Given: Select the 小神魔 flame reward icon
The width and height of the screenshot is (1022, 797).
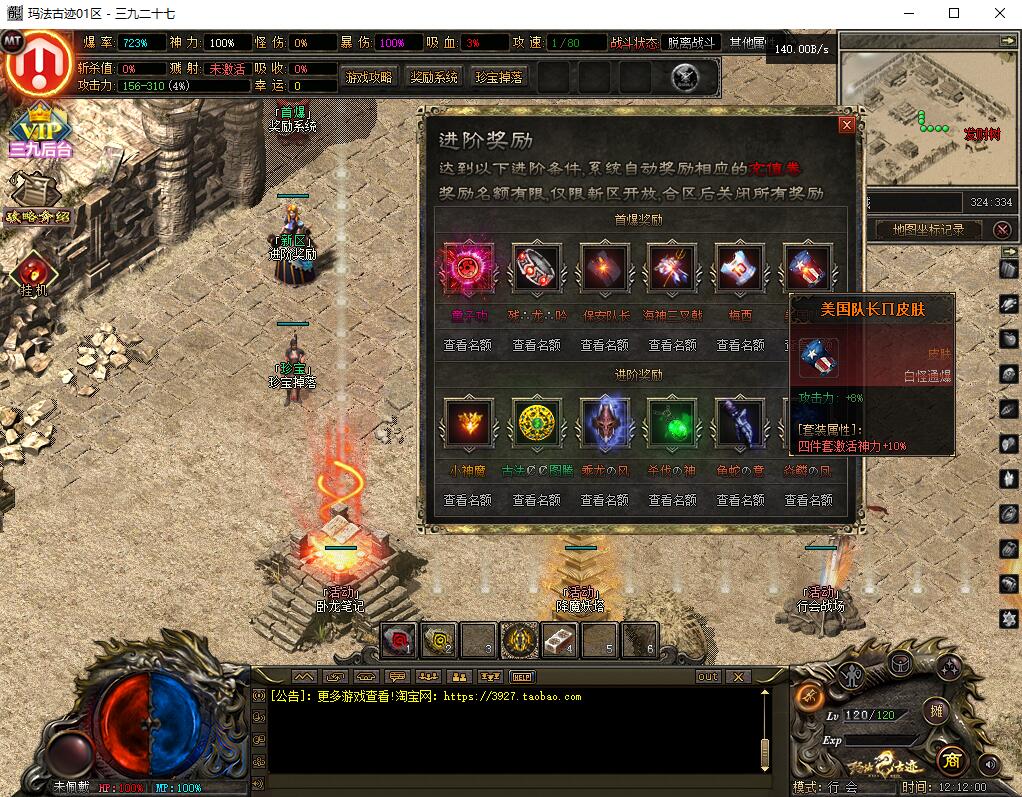Looking at the screenshot, I should point(467,422).
